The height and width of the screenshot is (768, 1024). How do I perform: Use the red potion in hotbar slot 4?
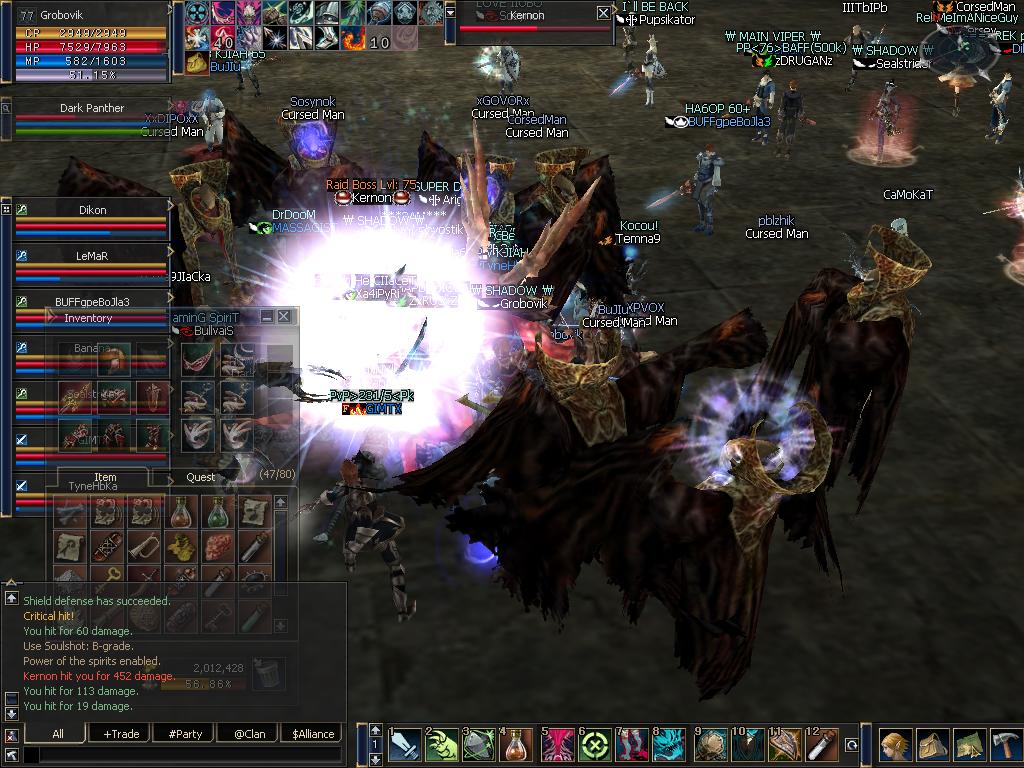(x=517, y=746)
